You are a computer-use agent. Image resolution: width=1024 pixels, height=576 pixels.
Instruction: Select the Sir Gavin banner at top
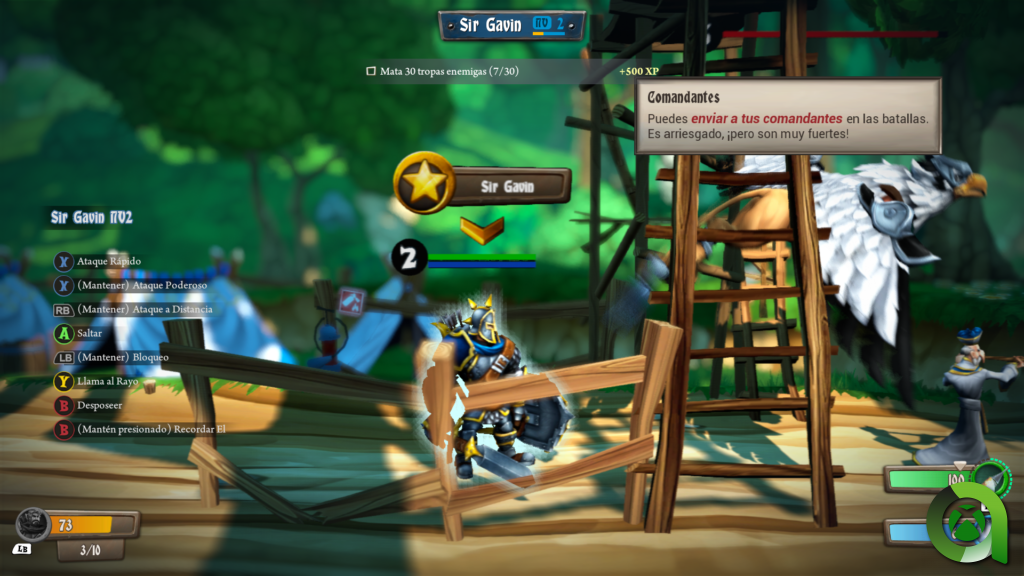point(511,25)
